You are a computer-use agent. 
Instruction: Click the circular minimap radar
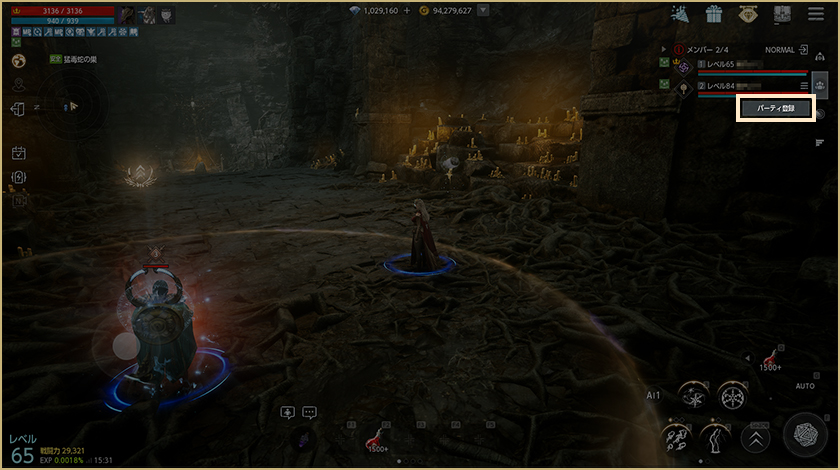coord(70,105)
